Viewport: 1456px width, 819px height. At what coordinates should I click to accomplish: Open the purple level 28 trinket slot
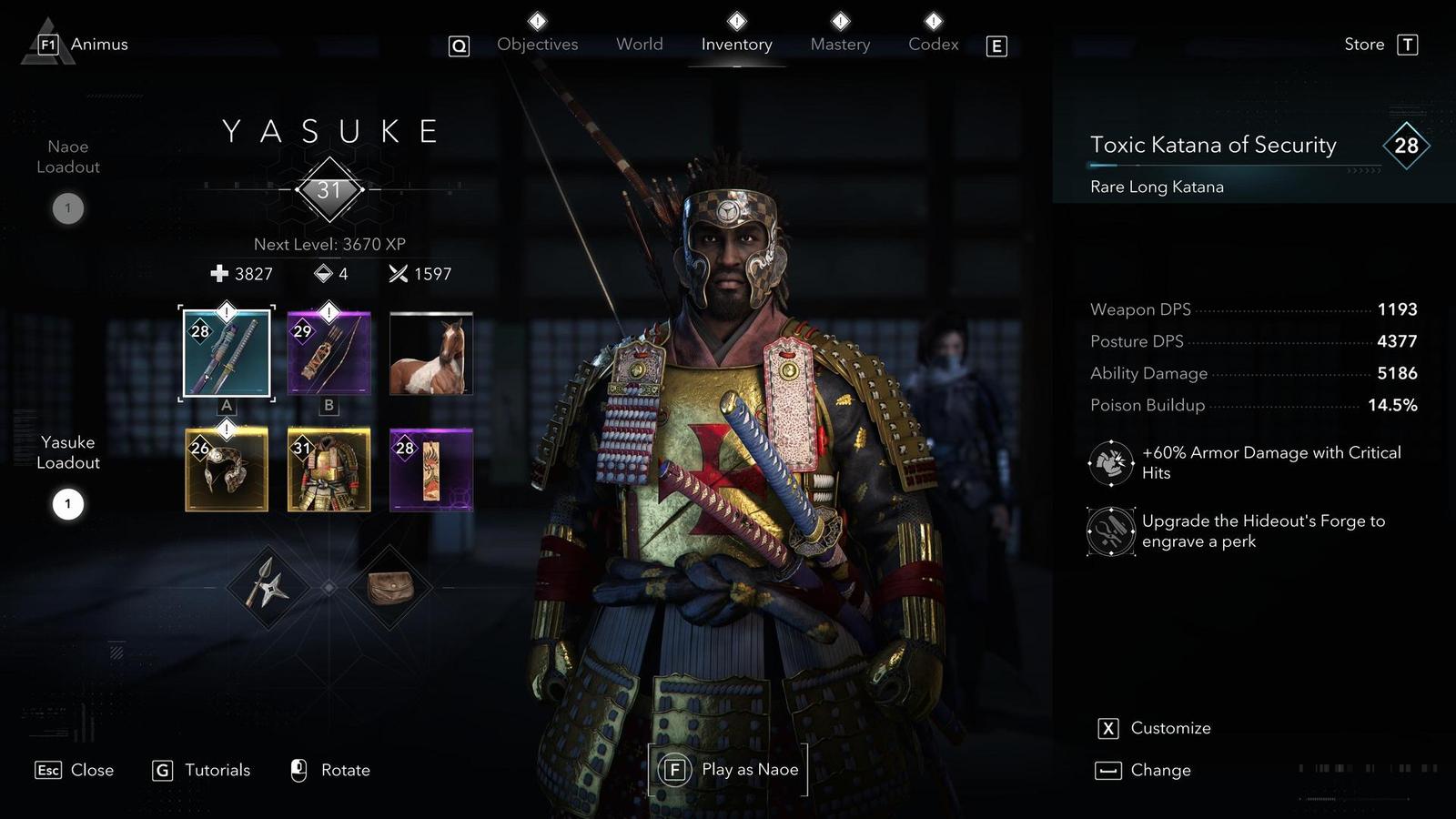(x=431, y=470)
